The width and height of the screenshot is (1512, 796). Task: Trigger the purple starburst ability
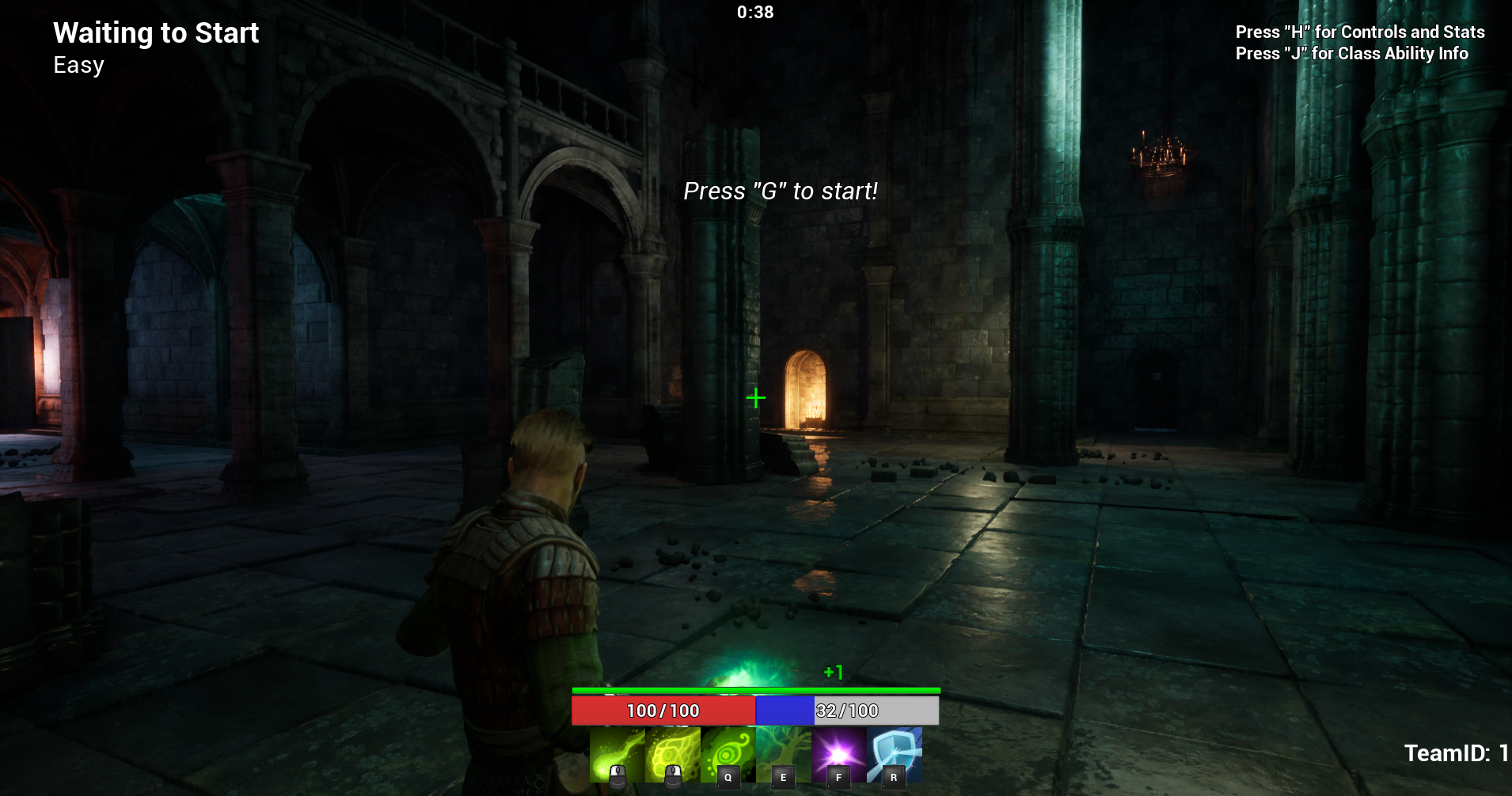(838, 754)
